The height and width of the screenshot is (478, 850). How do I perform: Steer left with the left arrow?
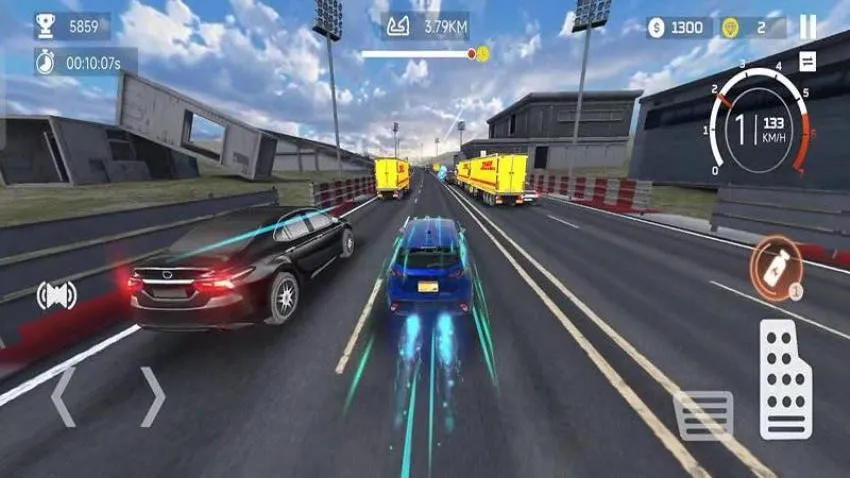pos(62,396)
